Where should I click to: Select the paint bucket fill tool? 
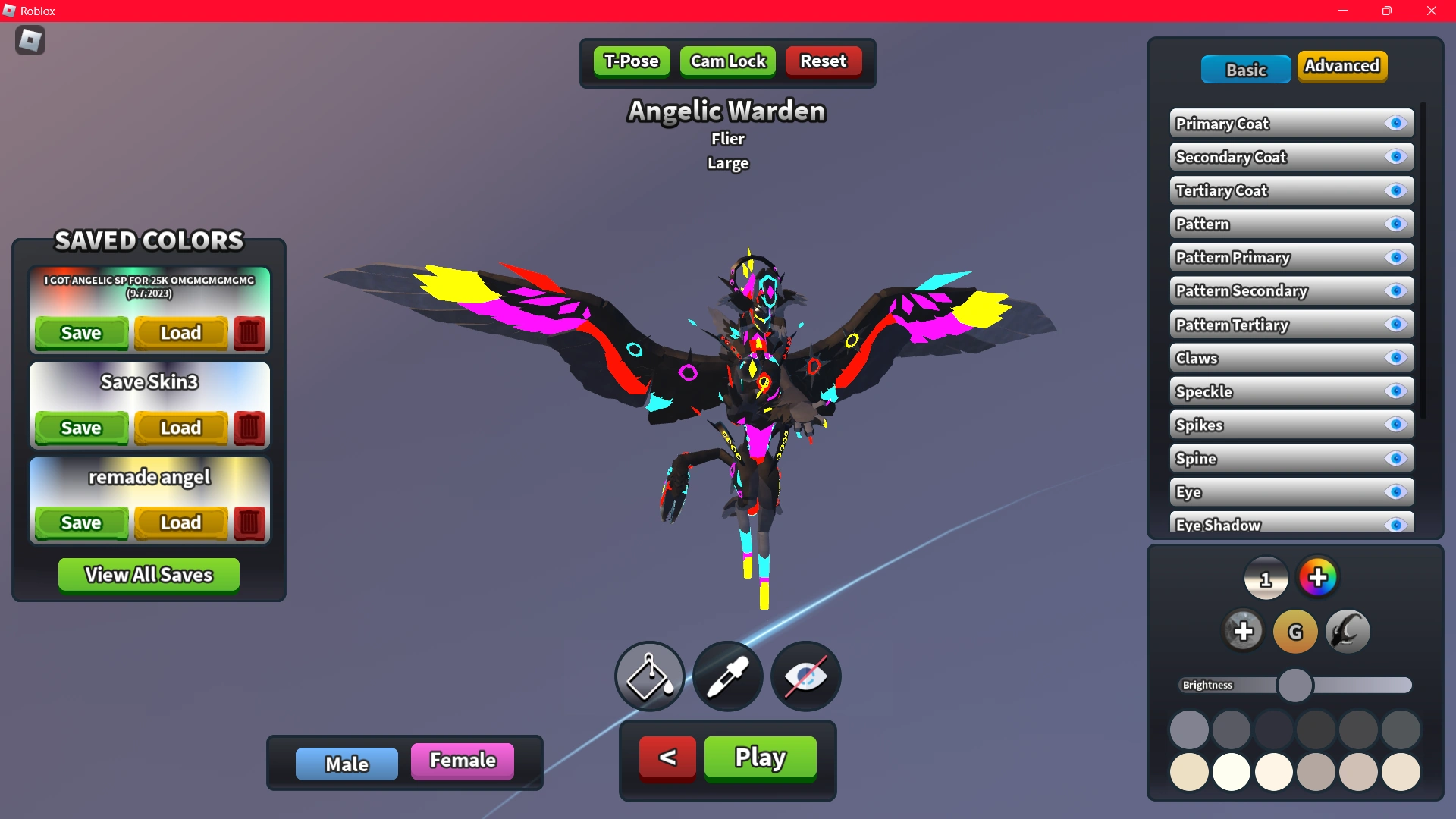[648, 676]
